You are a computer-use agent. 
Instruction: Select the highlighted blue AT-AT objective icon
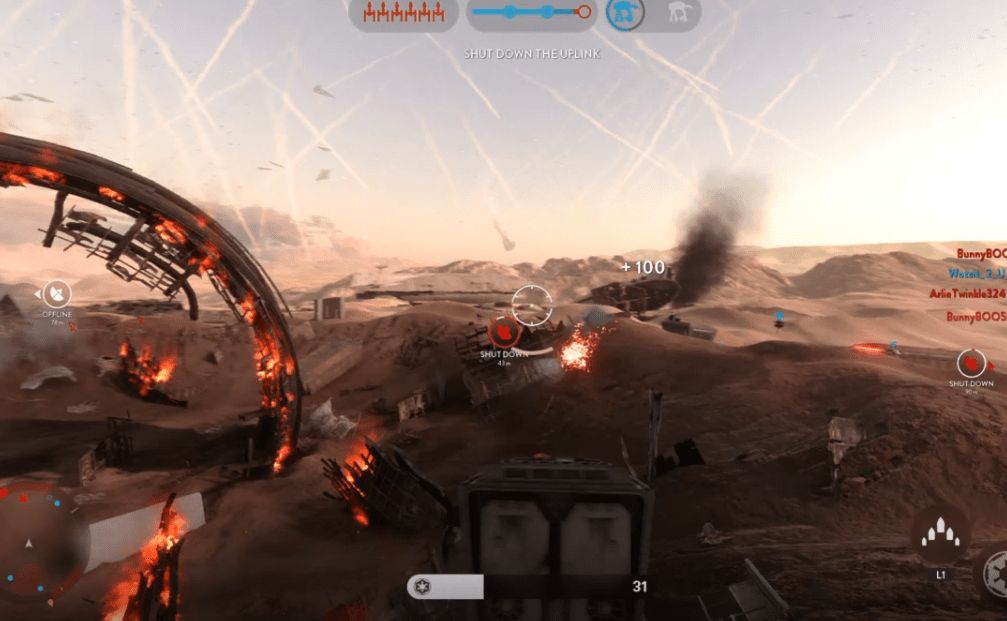tap(625, 14)
